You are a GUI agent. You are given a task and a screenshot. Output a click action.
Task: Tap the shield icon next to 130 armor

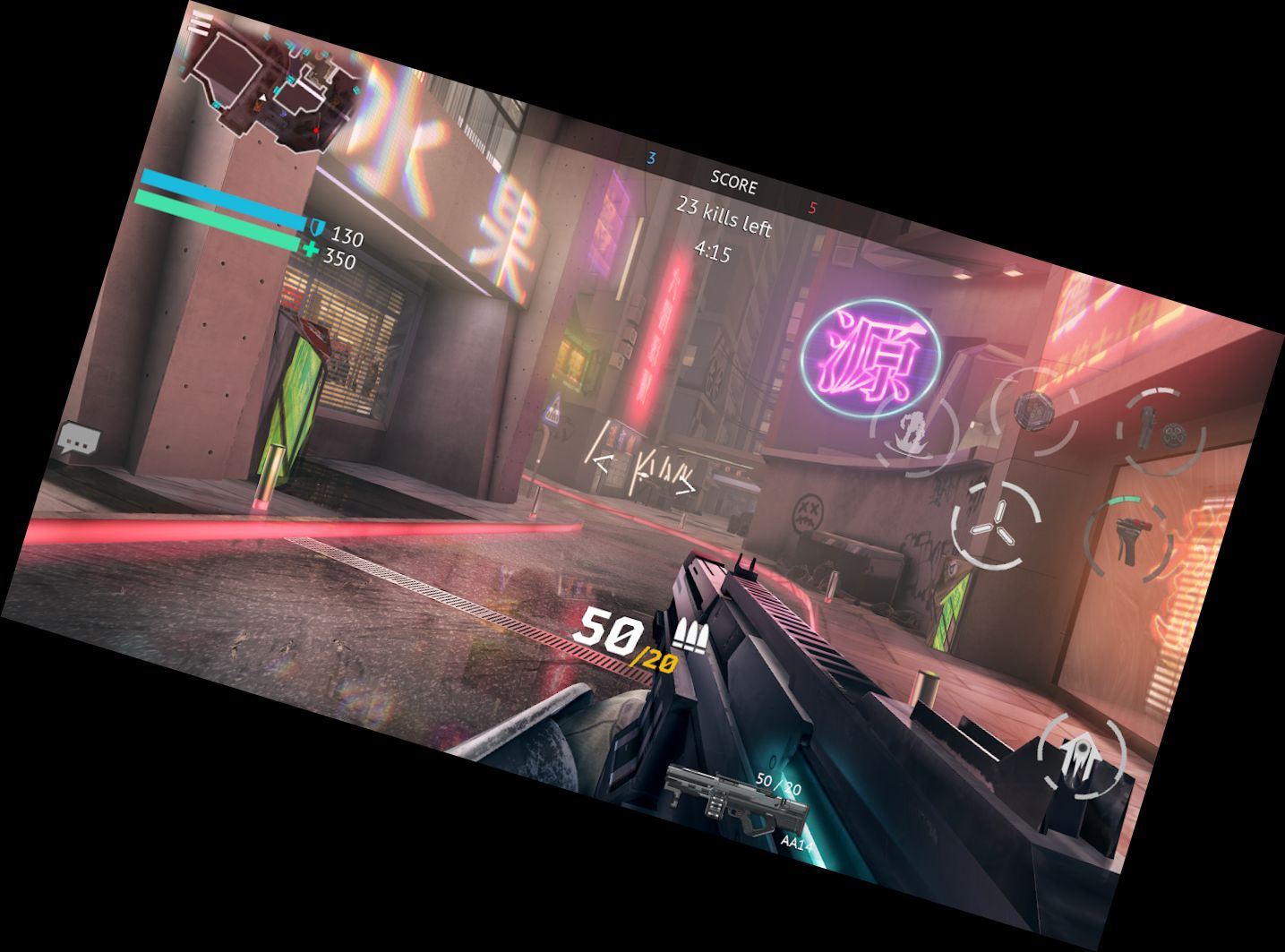coord(318,228)
